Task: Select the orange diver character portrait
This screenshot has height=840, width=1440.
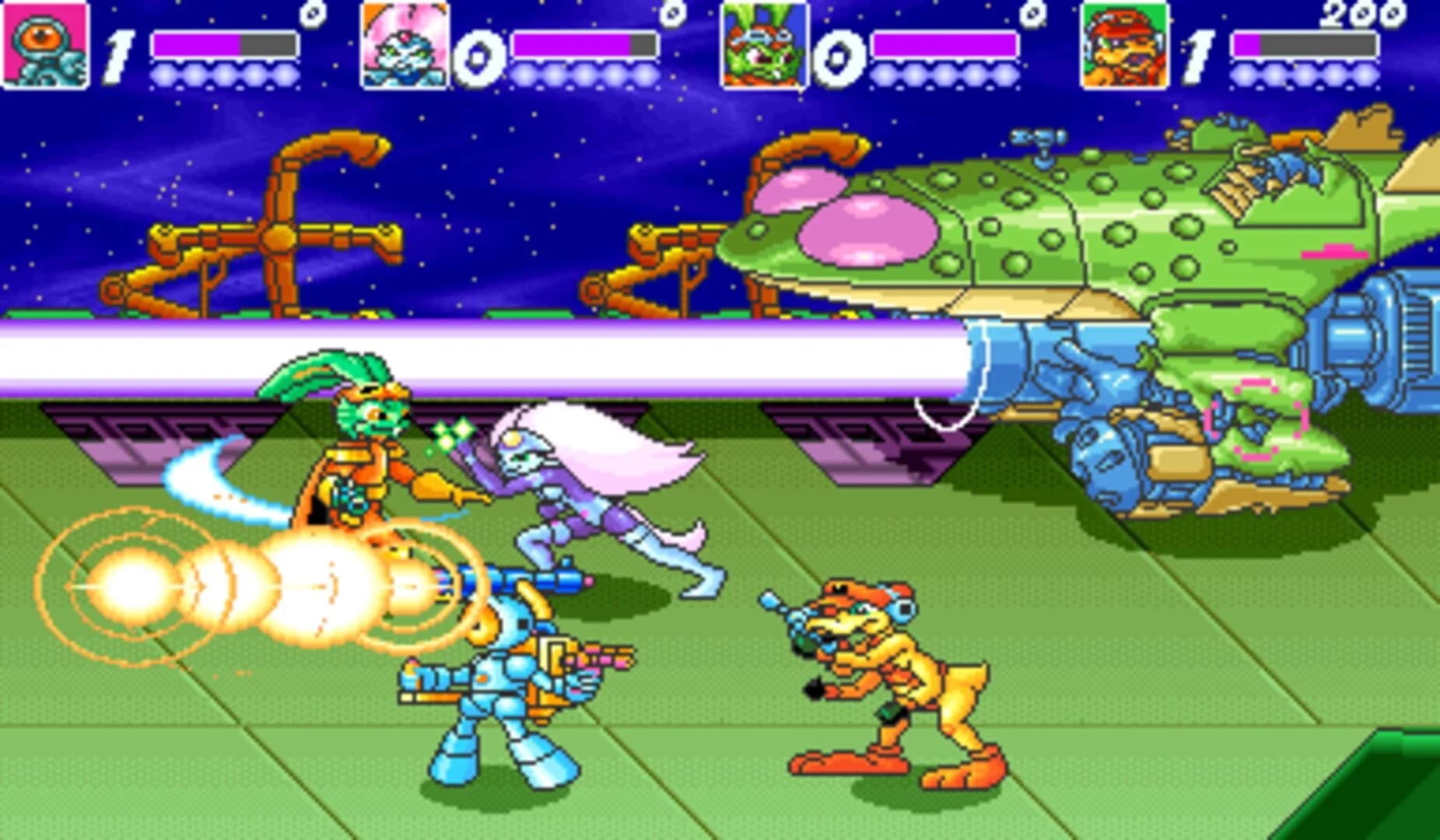Action: [x=43, y=45]
